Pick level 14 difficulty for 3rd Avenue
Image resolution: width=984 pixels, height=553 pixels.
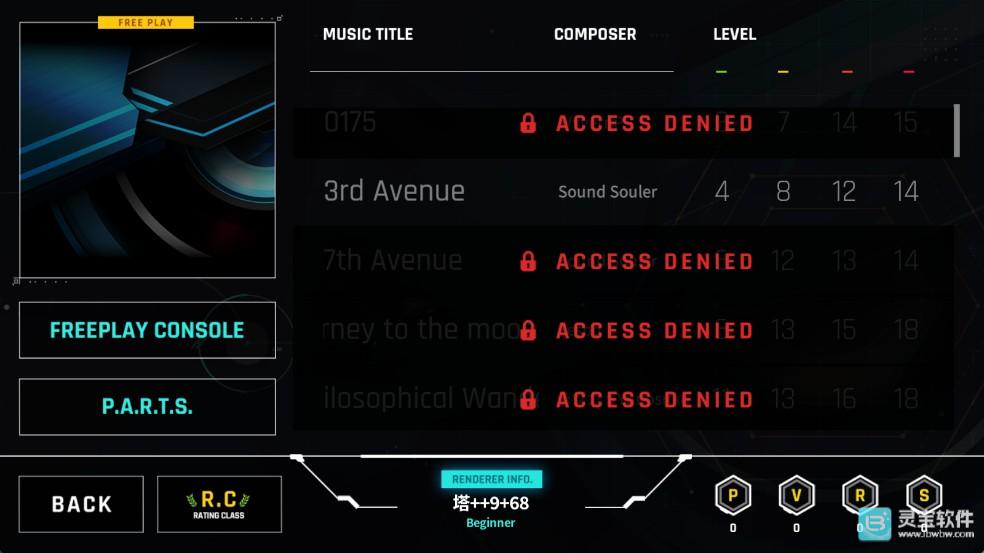pyautogui.click(x=906, y=191)
